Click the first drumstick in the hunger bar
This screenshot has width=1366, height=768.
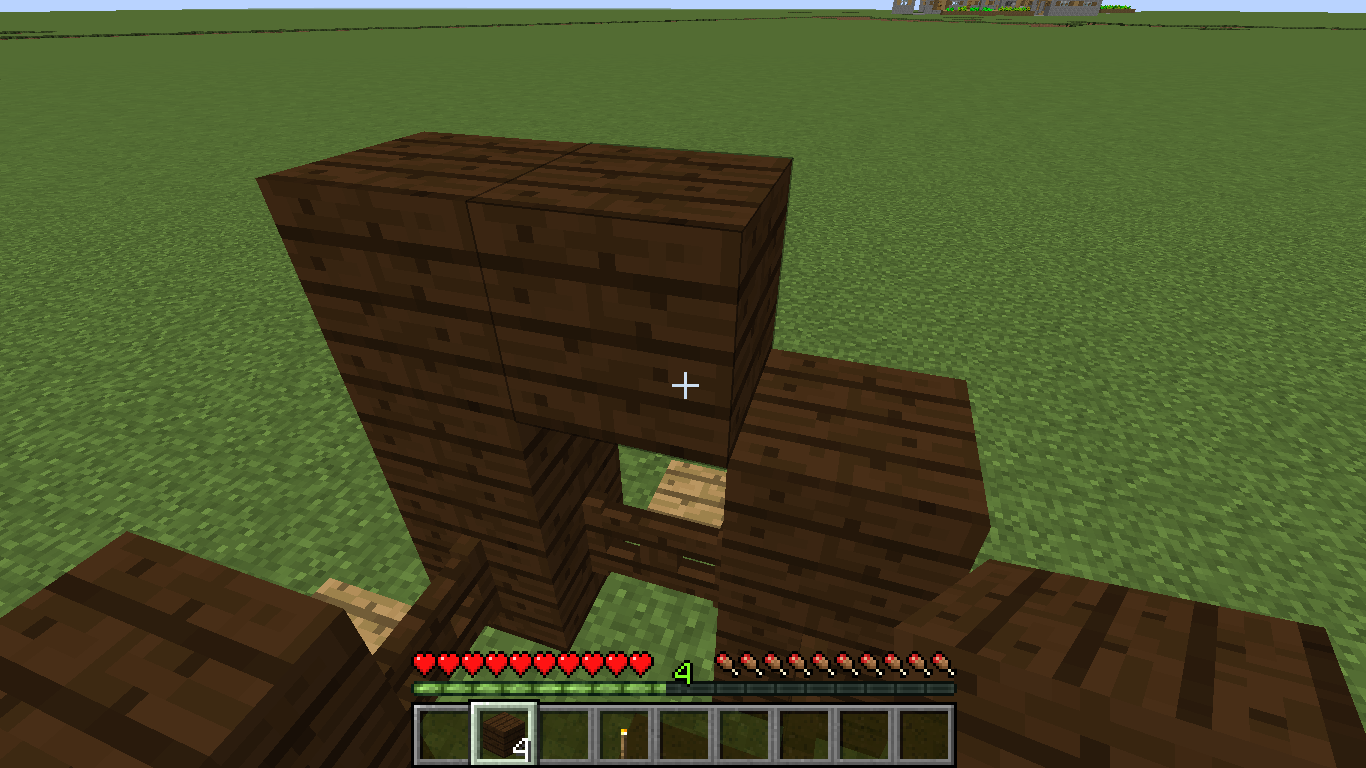[x=724, y=663]
